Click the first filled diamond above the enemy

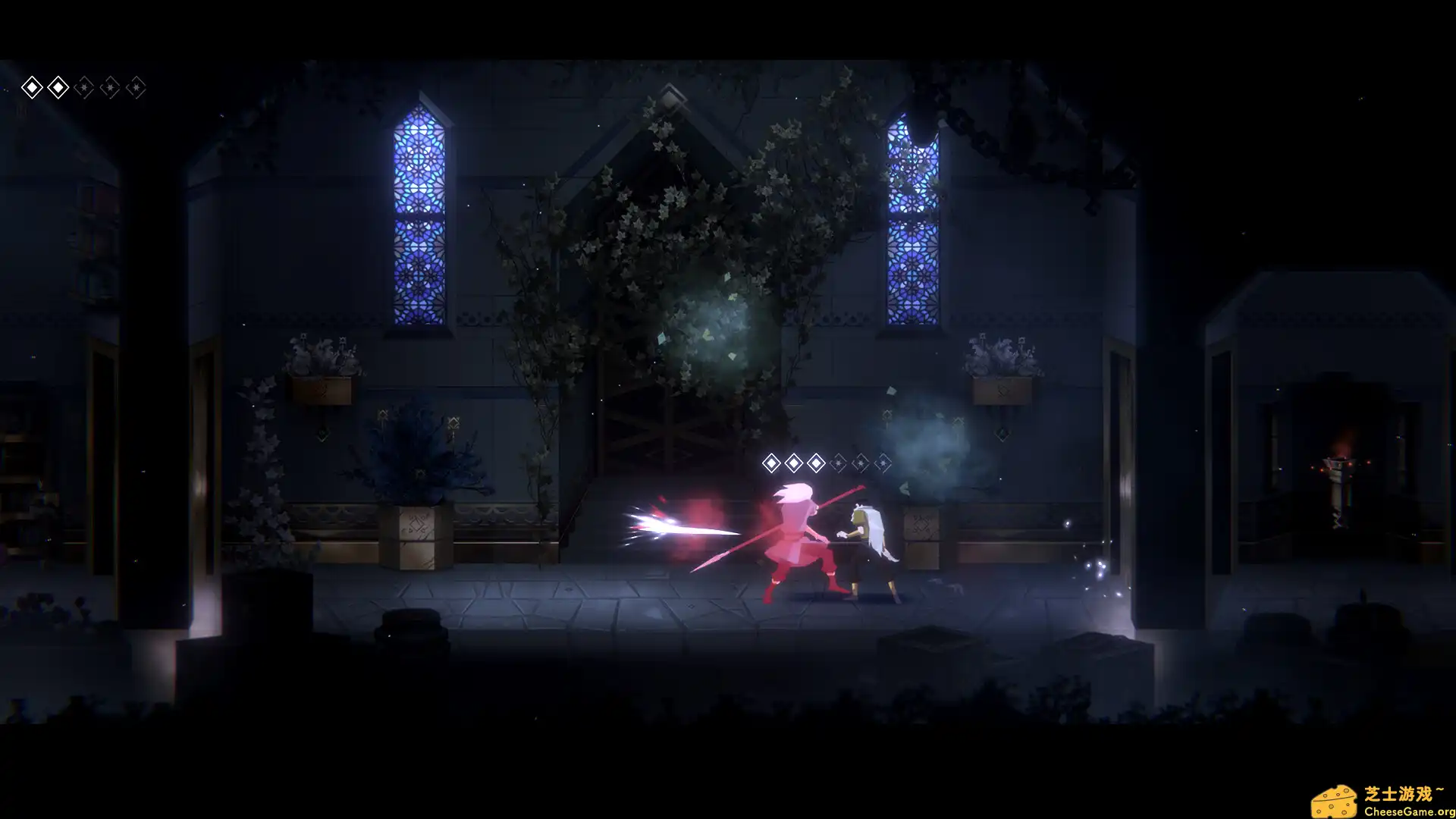(771, 463)
